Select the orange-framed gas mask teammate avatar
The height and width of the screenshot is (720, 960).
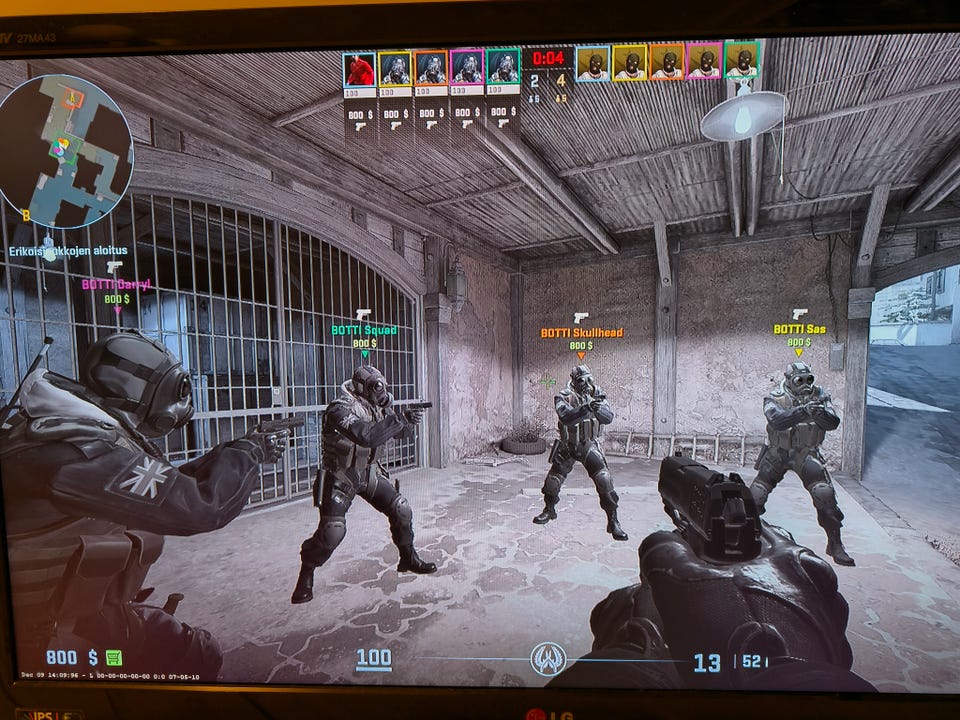point(431,69)
